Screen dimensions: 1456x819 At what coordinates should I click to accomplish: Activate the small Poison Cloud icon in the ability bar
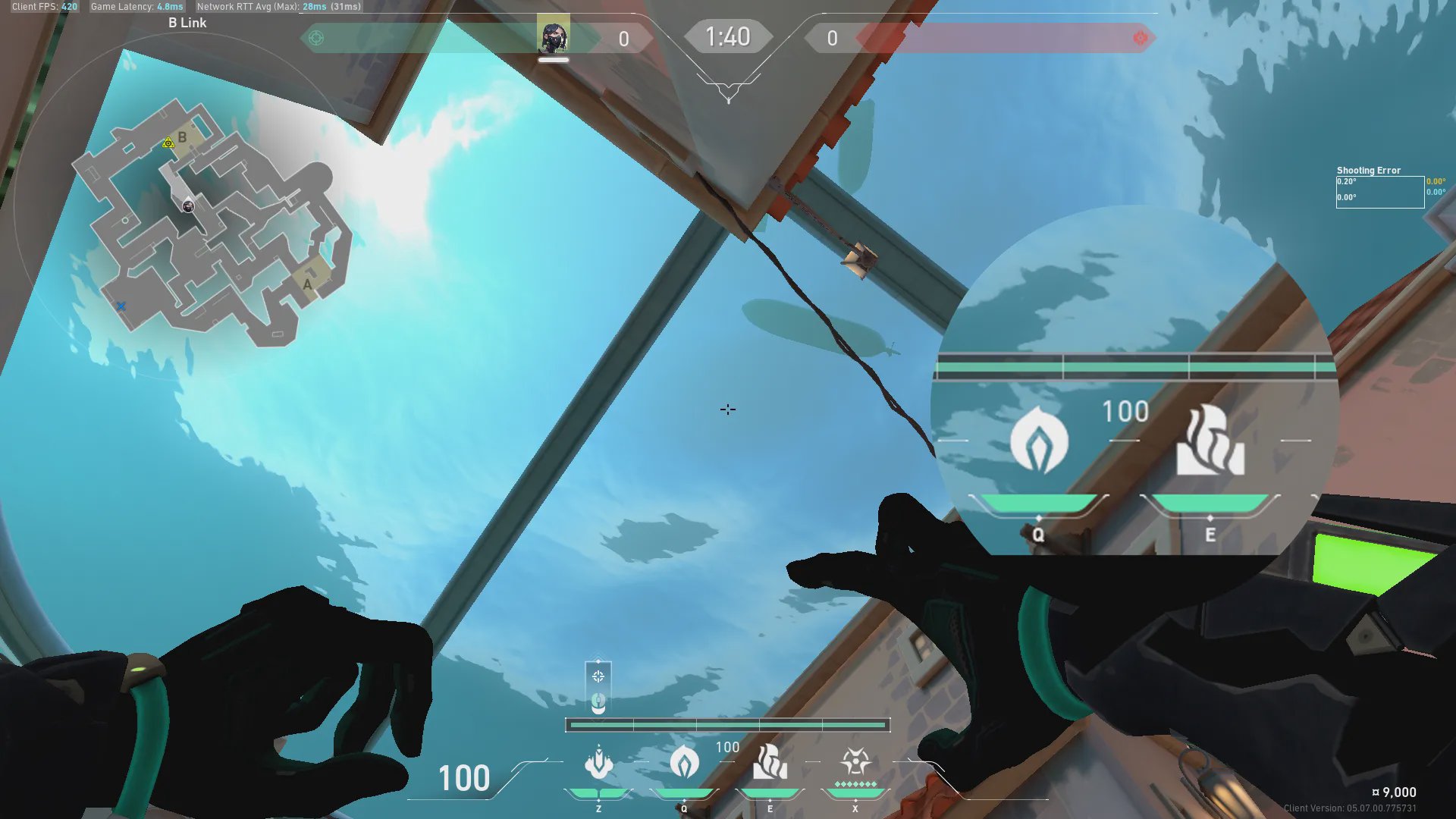click(x=684, y=761)
